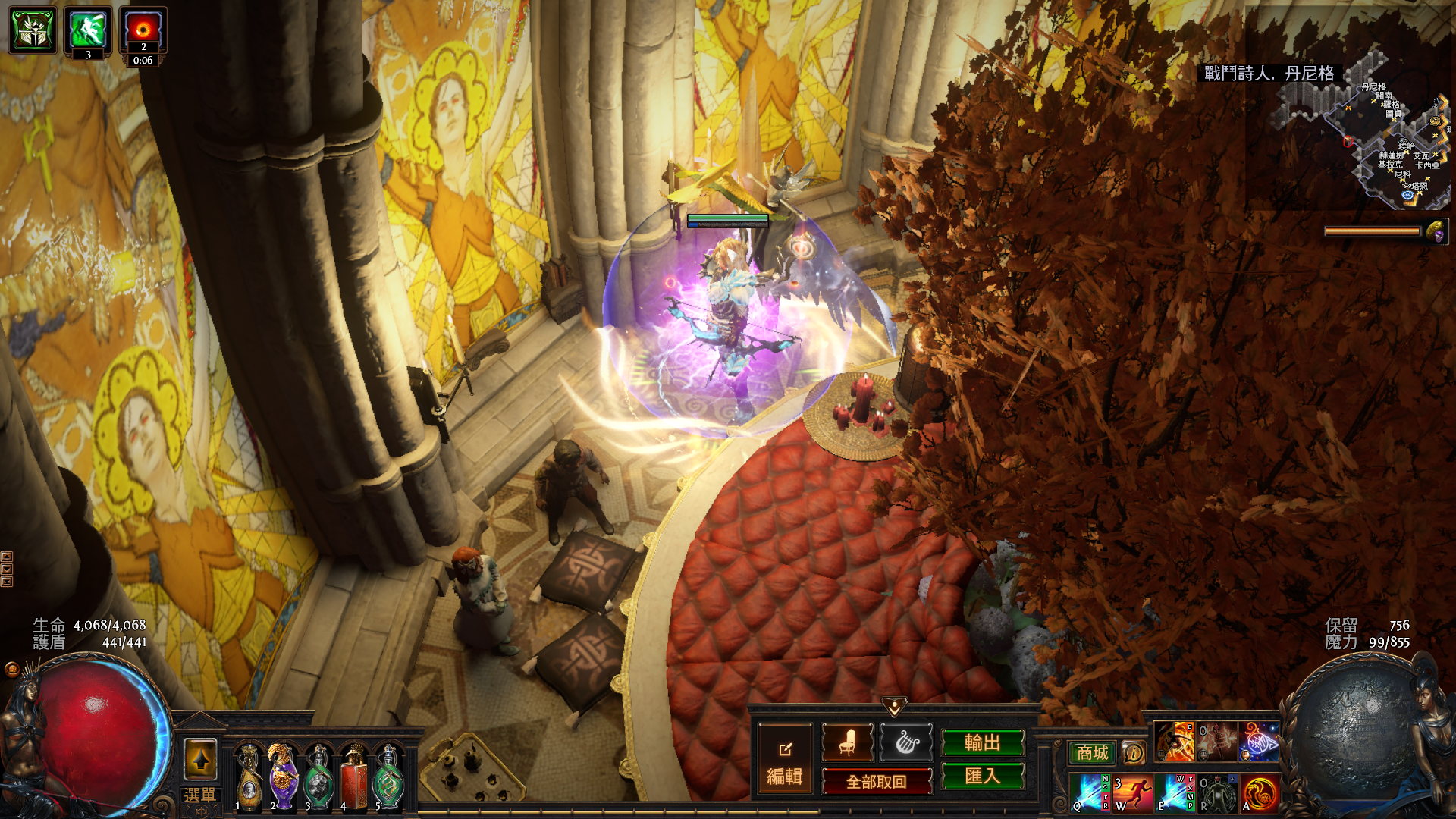The image size is (1456, 819).
Task: Use the red square flask in slot 4
Action: click(x=353, y=777)
